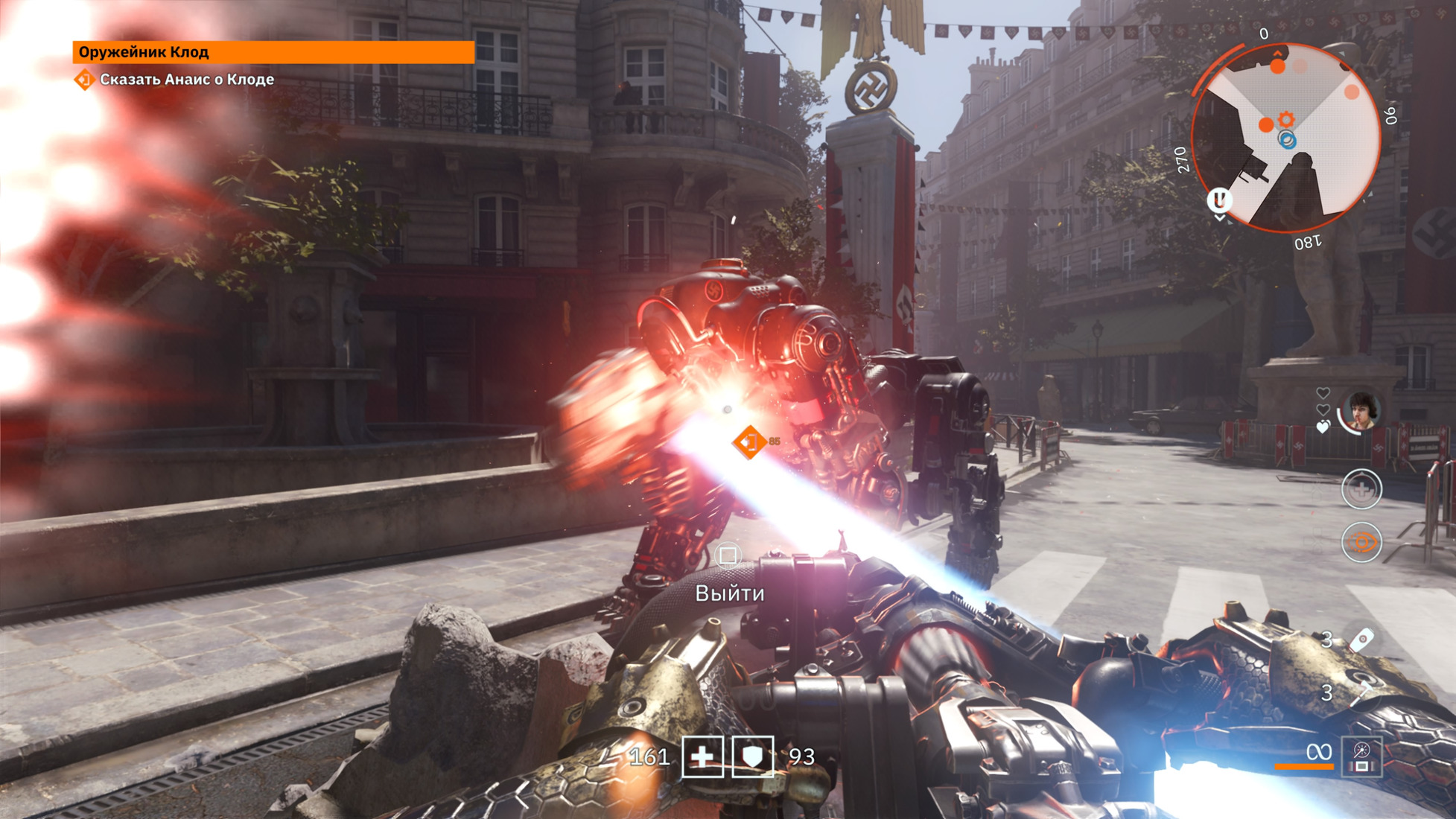Image resolution: width=1456 pixels, height=819 pixels.
Task: Click the armor shield icon
Action: [753, 756]
